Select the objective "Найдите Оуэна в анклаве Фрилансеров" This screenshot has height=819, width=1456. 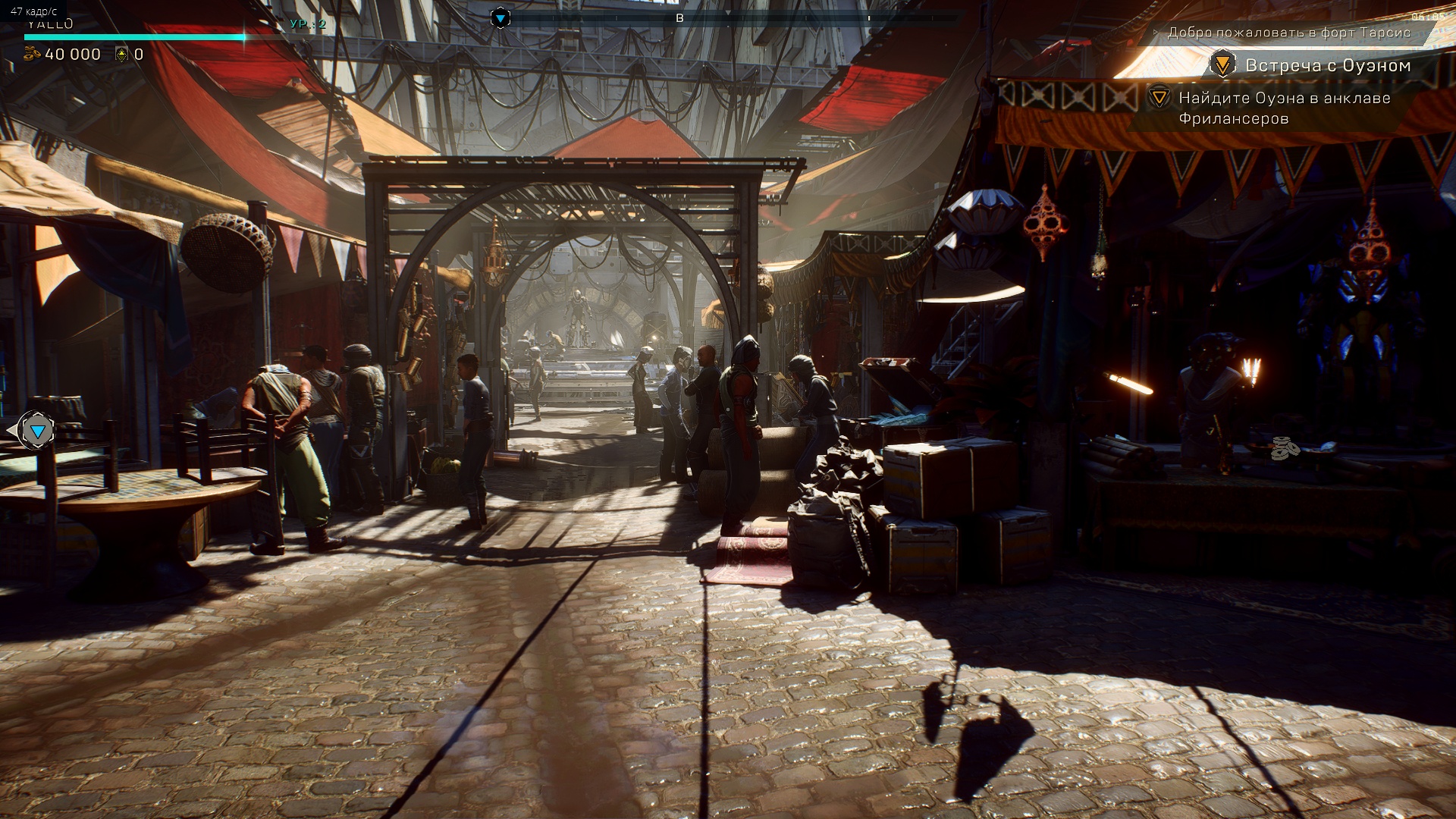coord(1283,108)
